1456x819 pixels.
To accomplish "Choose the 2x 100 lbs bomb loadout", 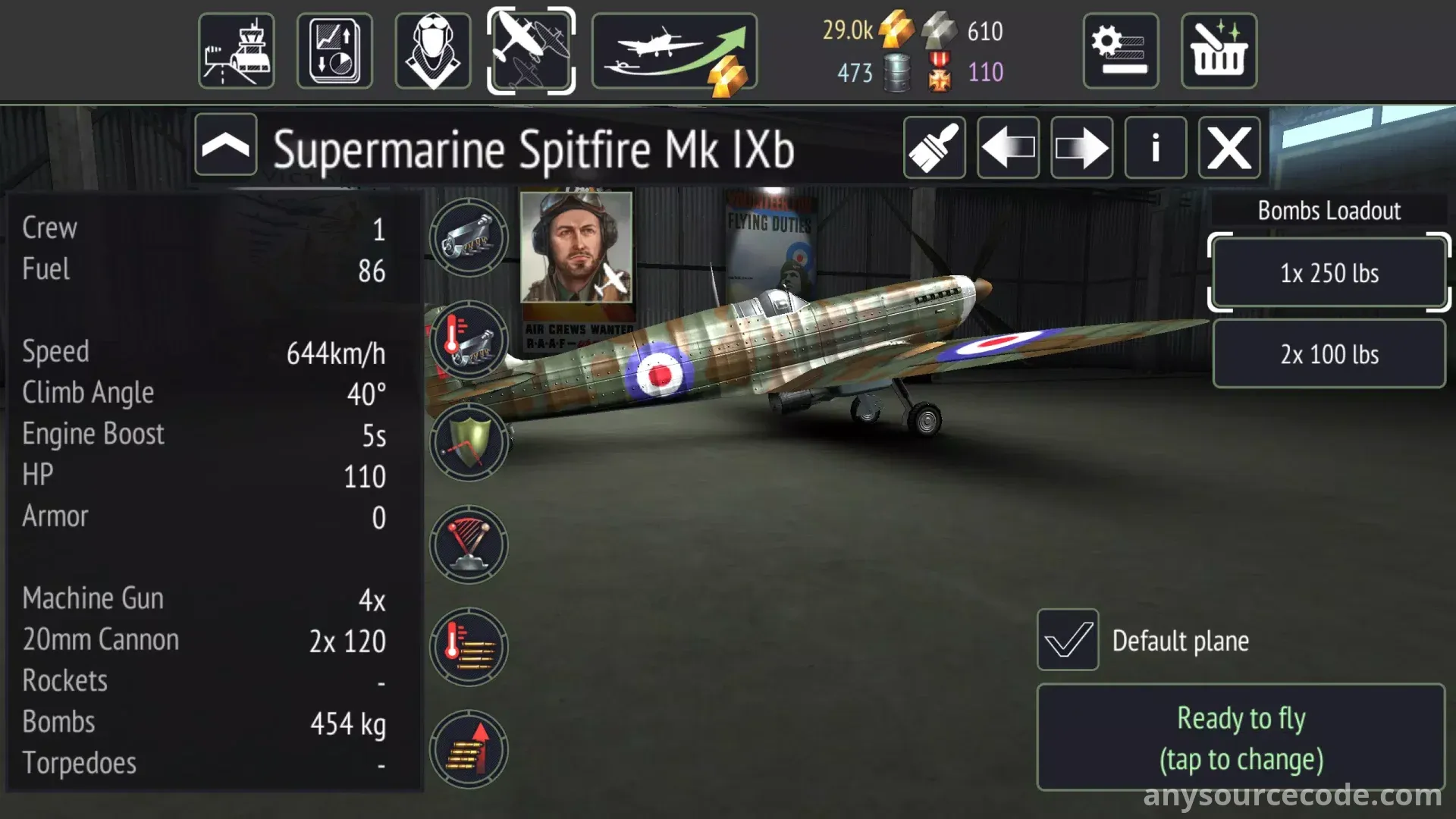I will coord(1329,354).
